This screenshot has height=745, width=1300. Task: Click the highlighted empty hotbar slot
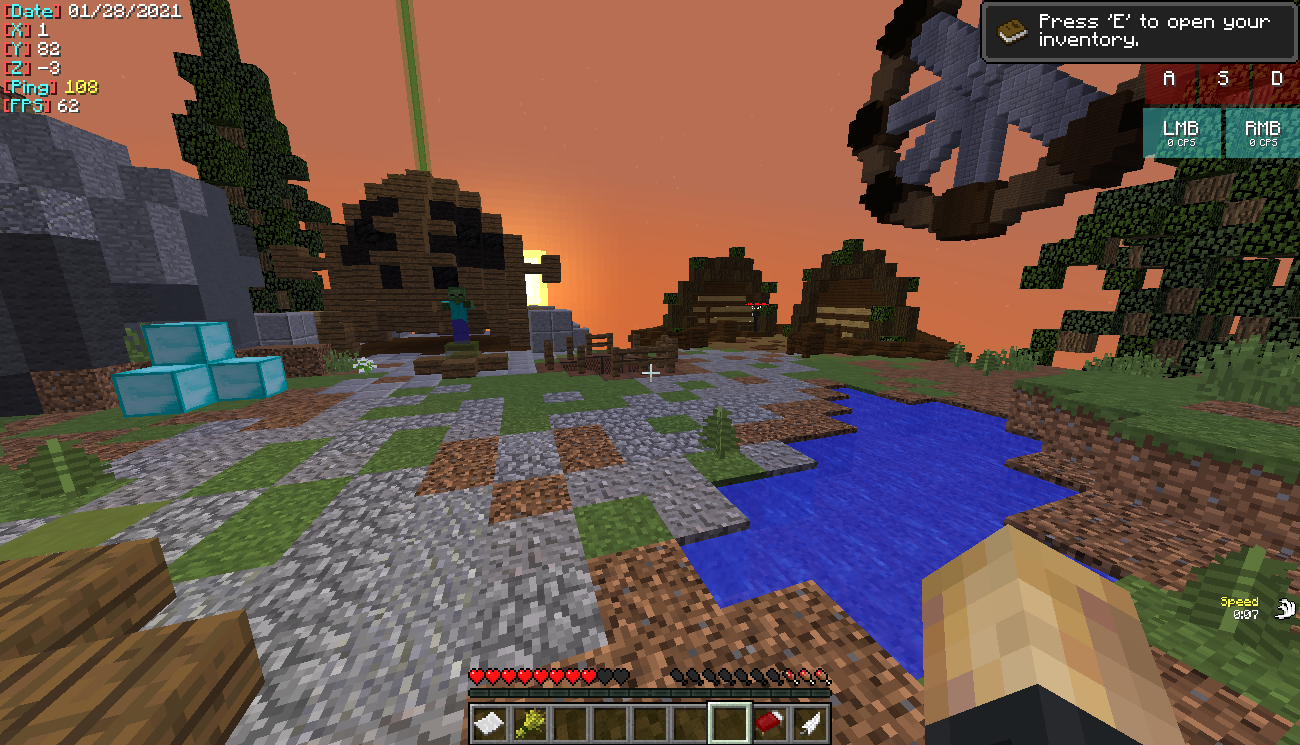[730, 723]
